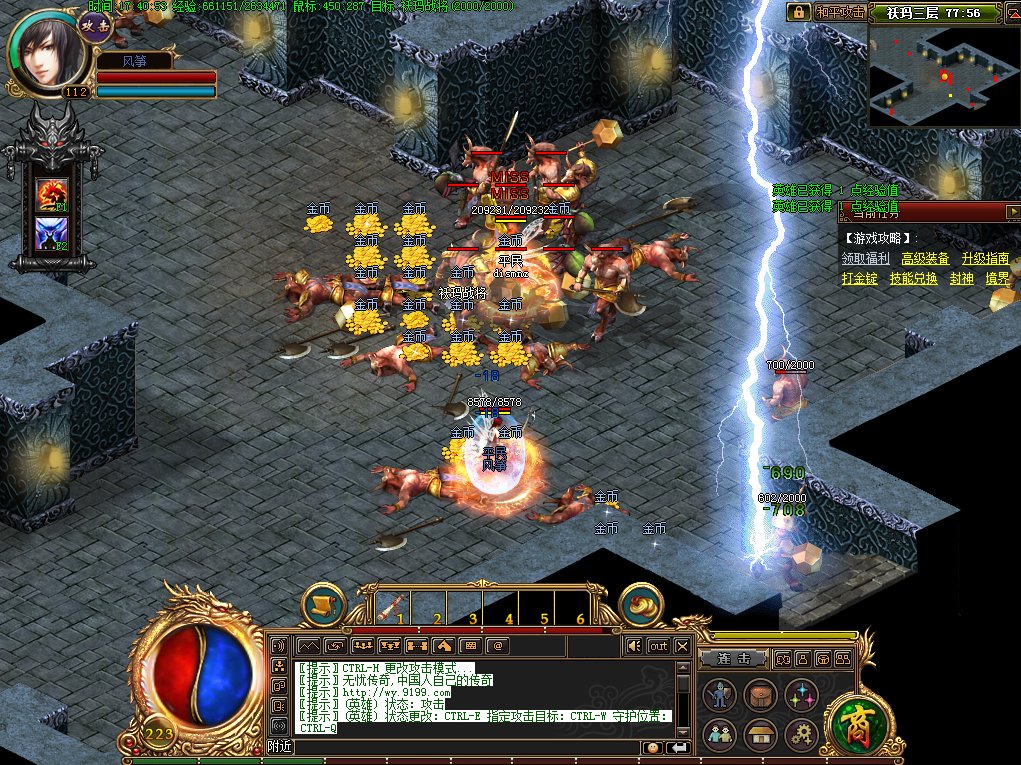Screen dimensions: 1021x765
Task: Open the 商 shop button
Action: click(x=855, y=722)
